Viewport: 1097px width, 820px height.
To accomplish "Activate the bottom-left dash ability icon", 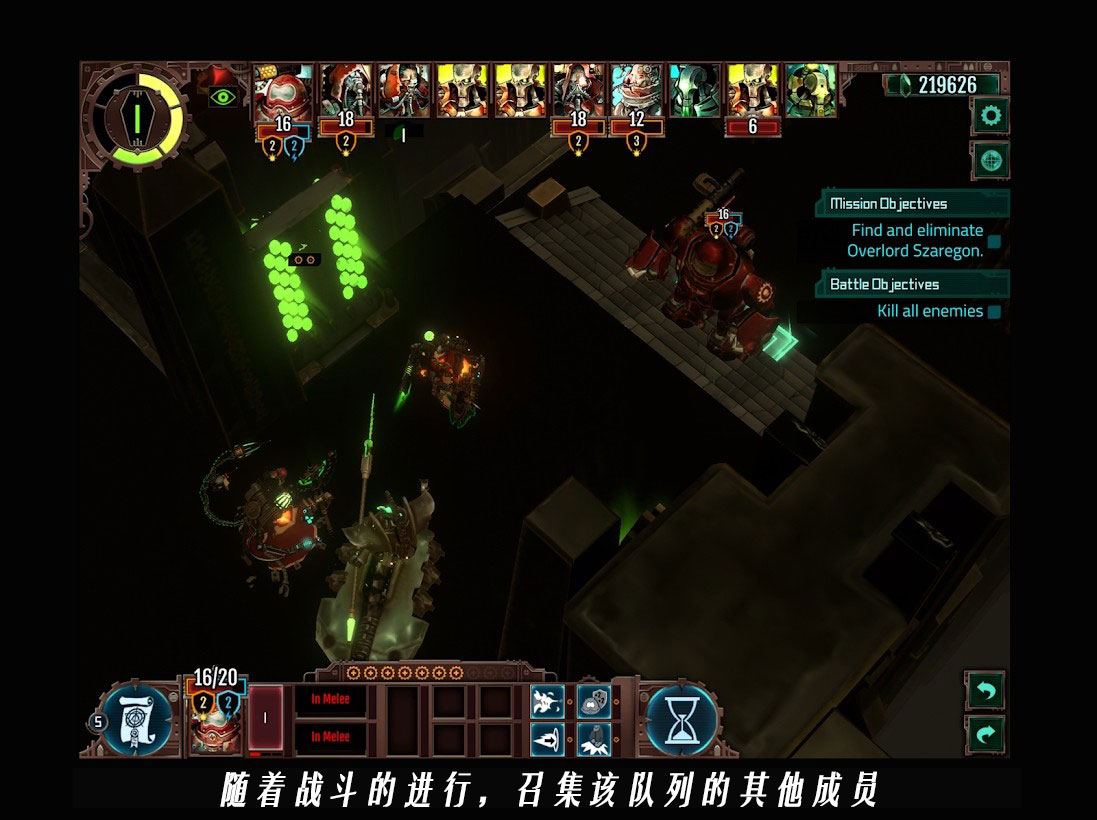I will click(547, 739).
